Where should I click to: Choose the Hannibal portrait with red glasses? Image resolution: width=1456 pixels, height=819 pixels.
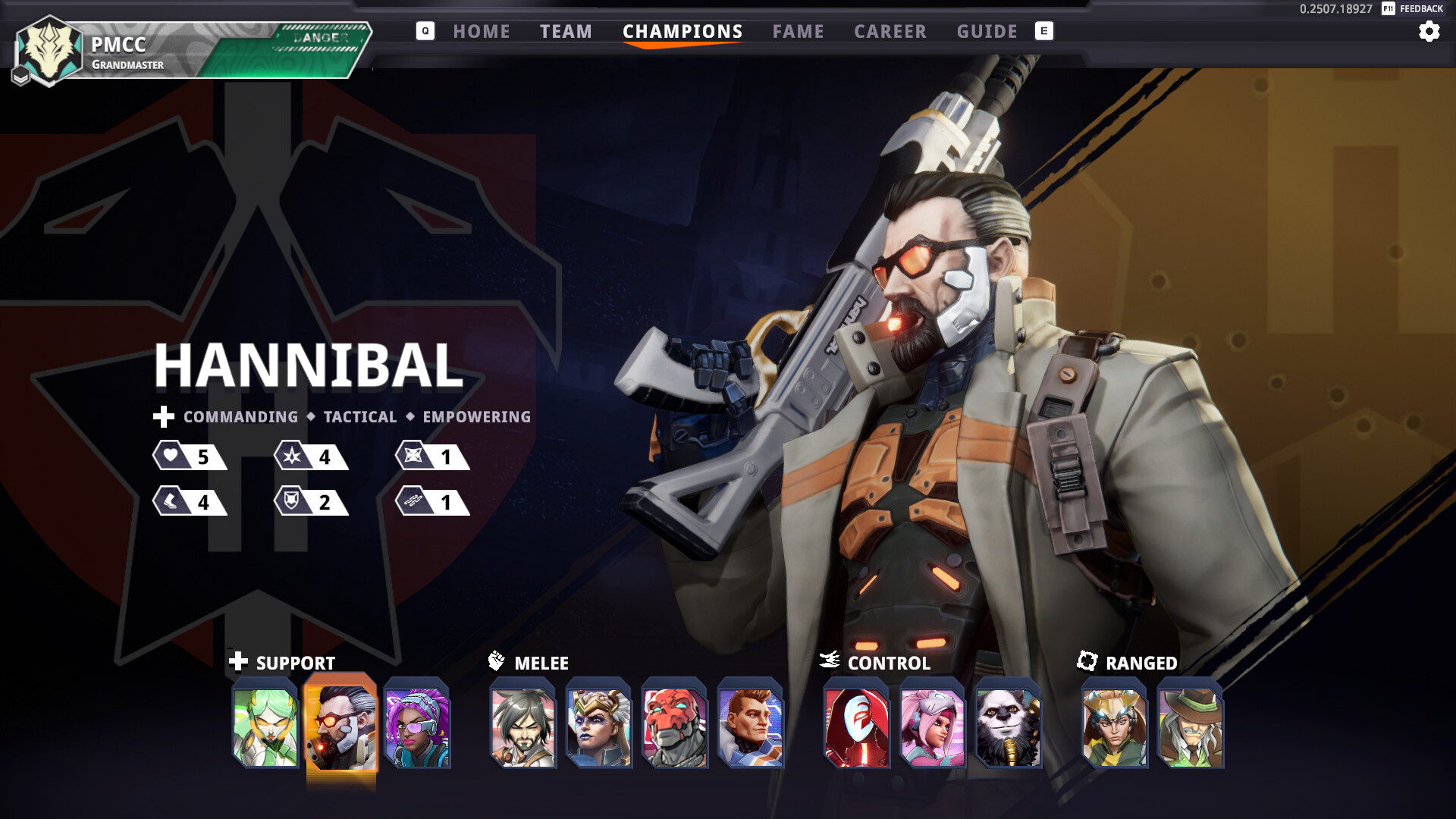coord(341,724)
